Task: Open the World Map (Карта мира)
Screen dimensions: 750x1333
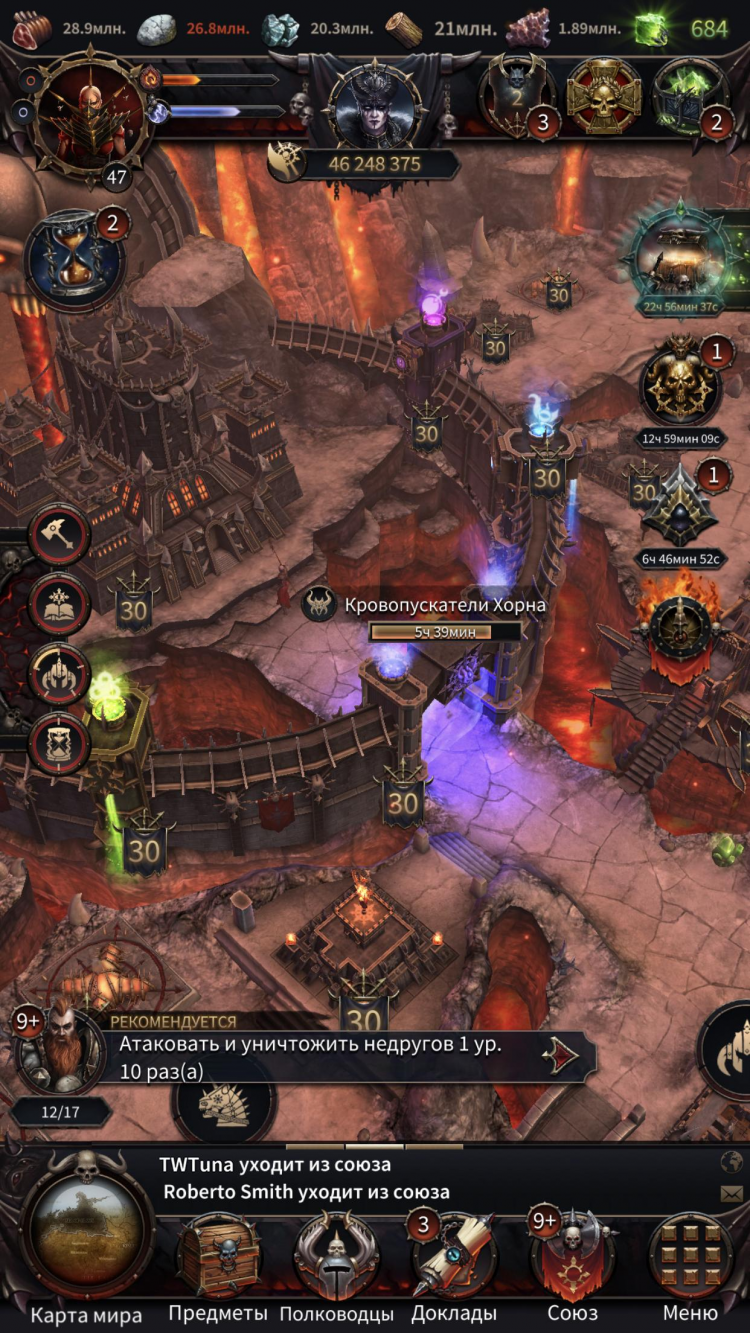Action: (x=87, y=1238)
